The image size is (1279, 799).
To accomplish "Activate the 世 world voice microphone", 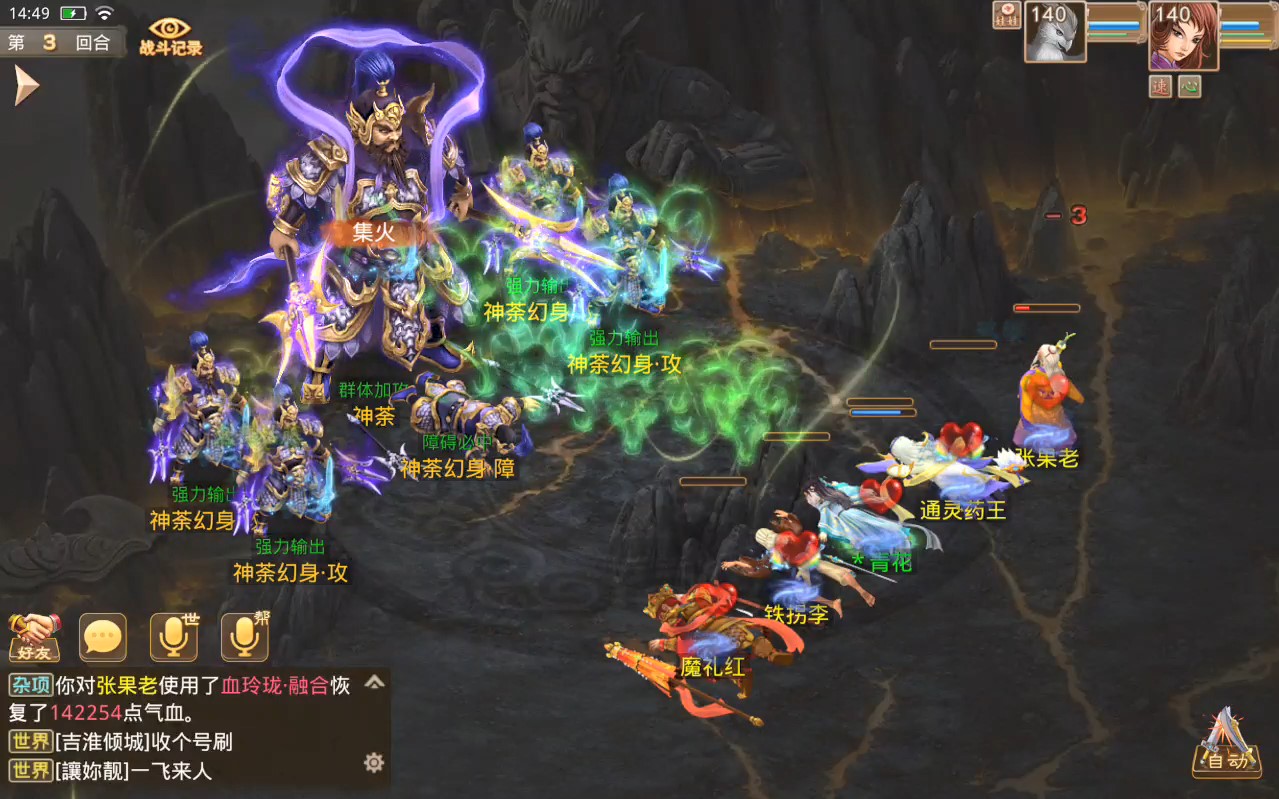I will coord(174,637).
